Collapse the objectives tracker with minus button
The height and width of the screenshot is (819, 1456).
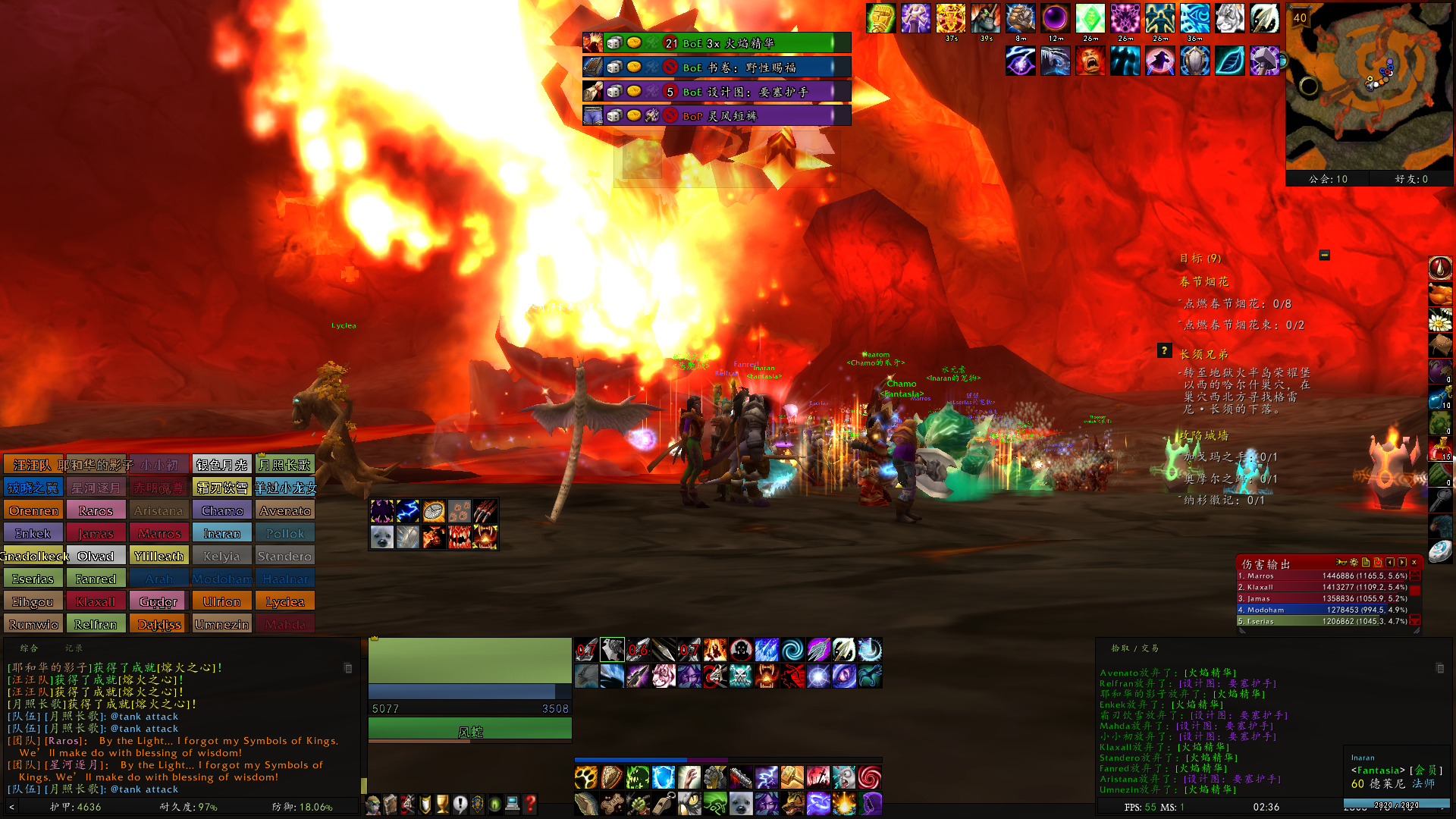coord(1325,255)
